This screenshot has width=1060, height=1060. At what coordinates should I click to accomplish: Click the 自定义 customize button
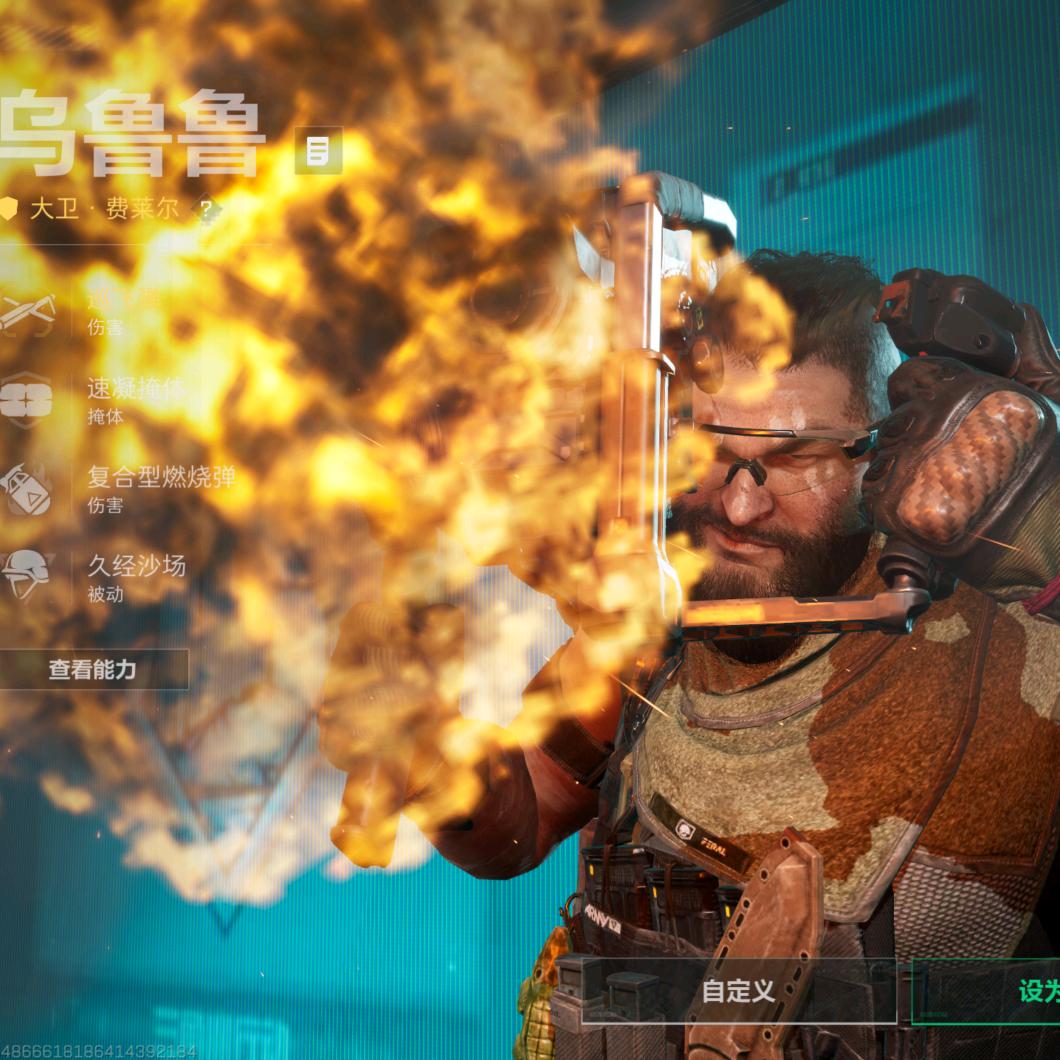[738, 991]
